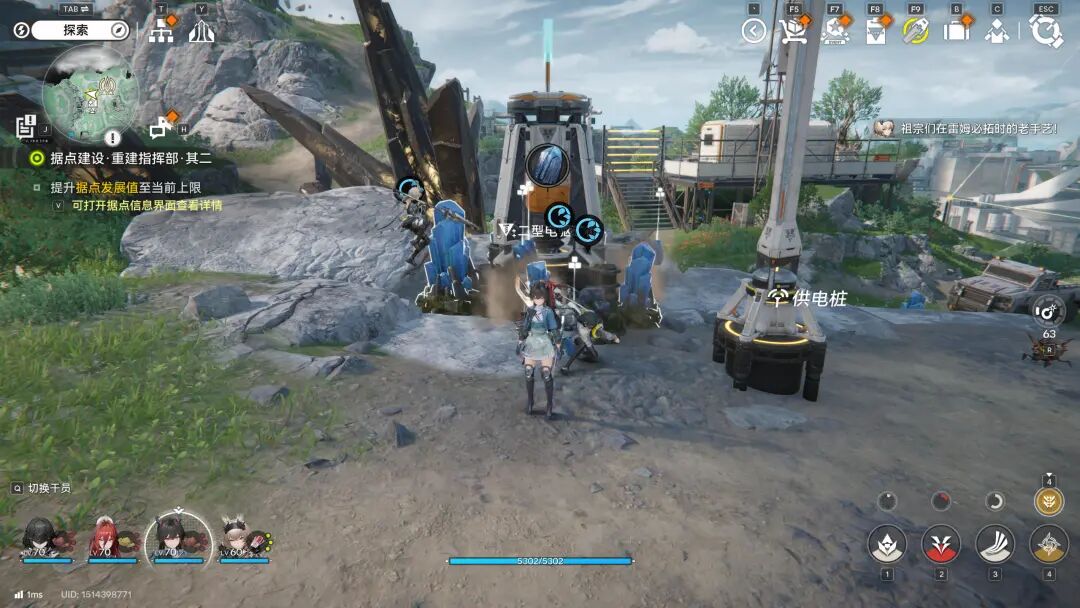The image size is (1080, 608).
Task: Activate the golden skill icon numbered 4
Action: pyautogui.click(x=1048, y=545)
